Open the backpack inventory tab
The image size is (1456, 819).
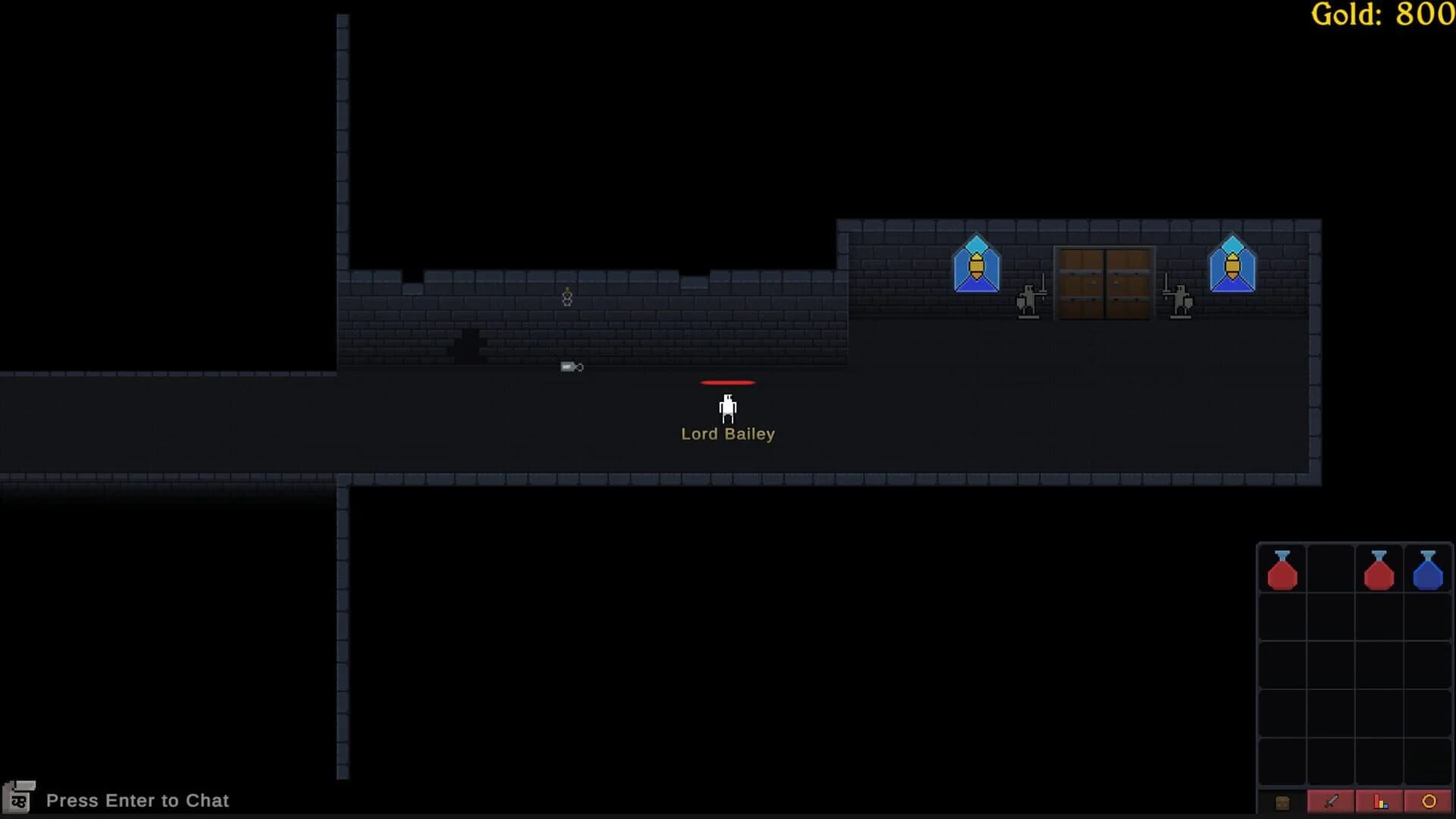click(x=1283, y=802)
